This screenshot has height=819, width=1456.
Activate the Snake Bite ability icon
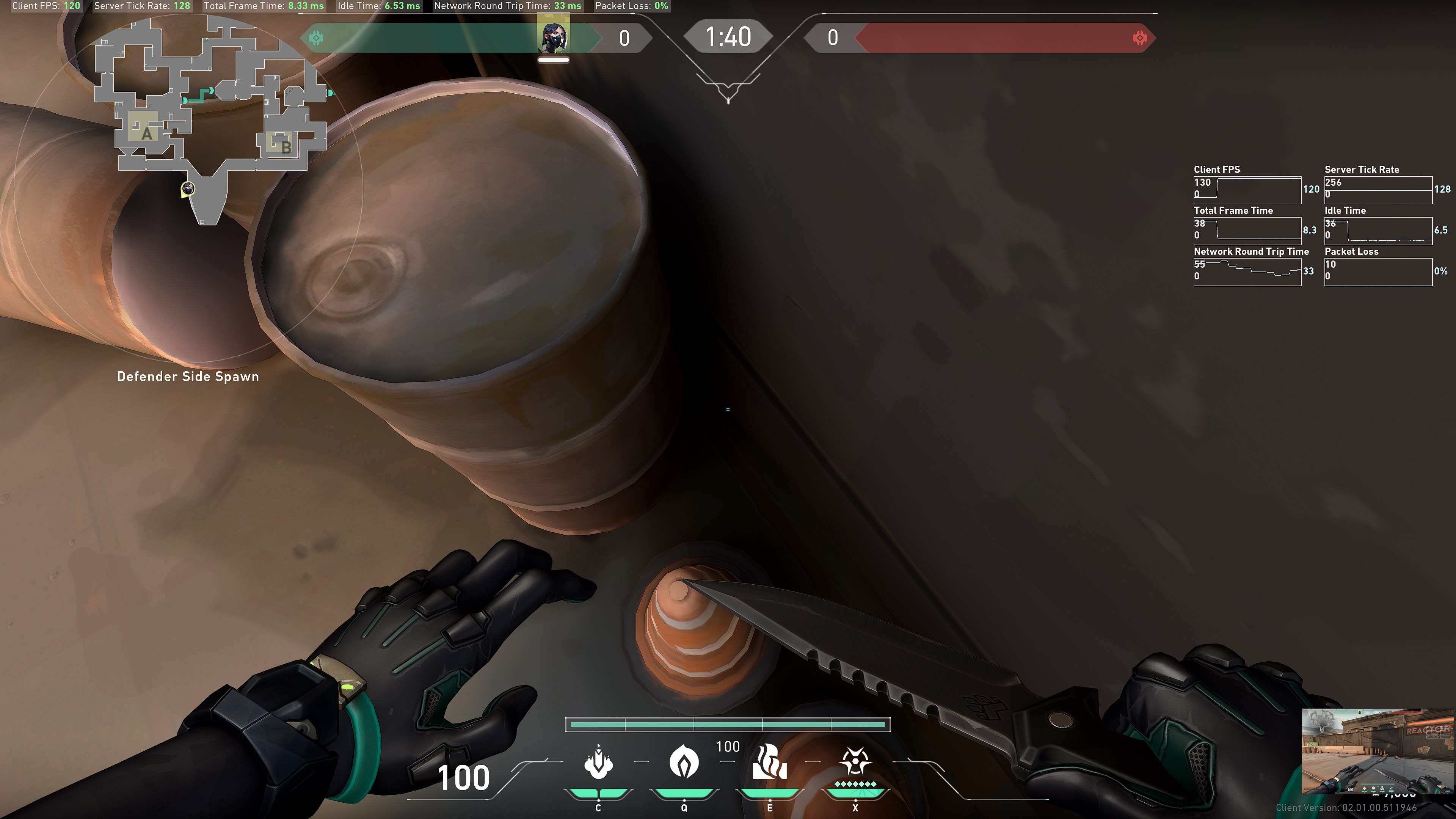tap(598, 763)
